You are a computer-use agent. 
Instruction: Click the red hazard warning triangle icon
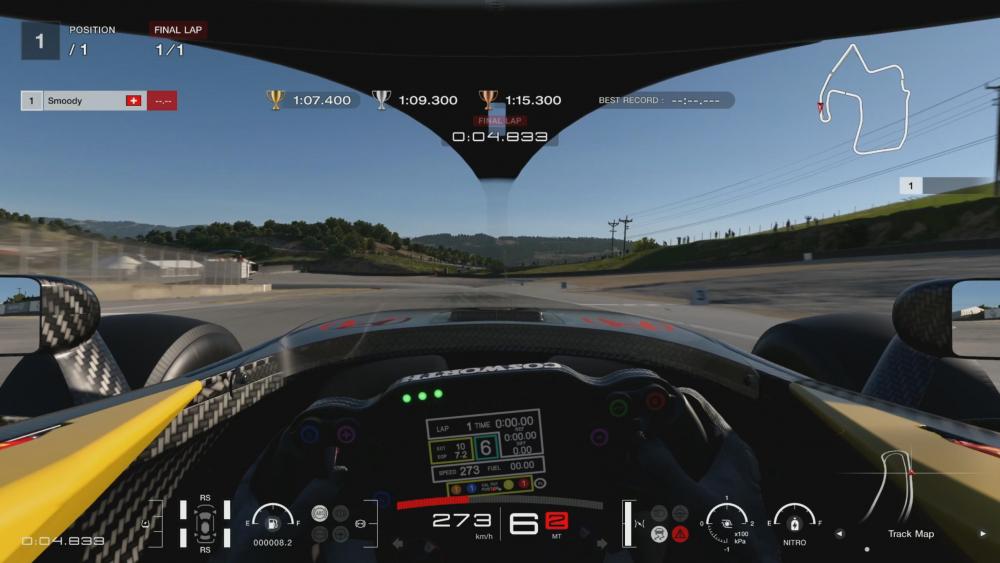pos(680,534)
